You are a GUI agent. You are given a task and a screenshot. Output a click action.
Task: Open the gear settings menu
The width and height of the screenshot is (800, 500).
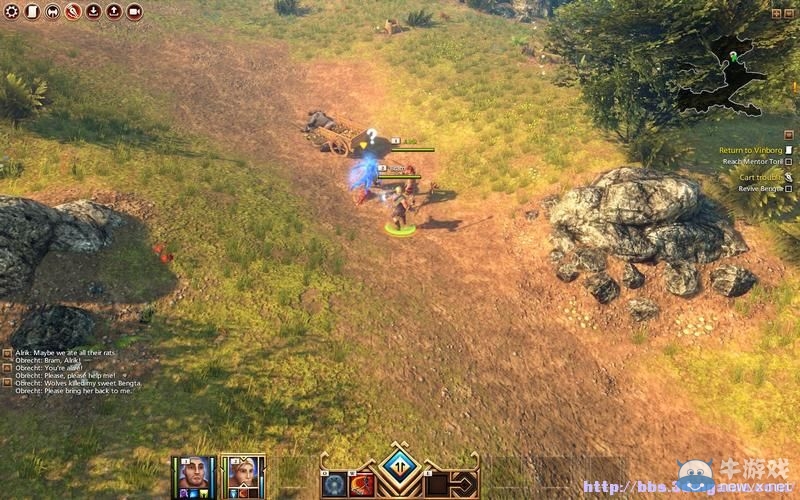13,12
